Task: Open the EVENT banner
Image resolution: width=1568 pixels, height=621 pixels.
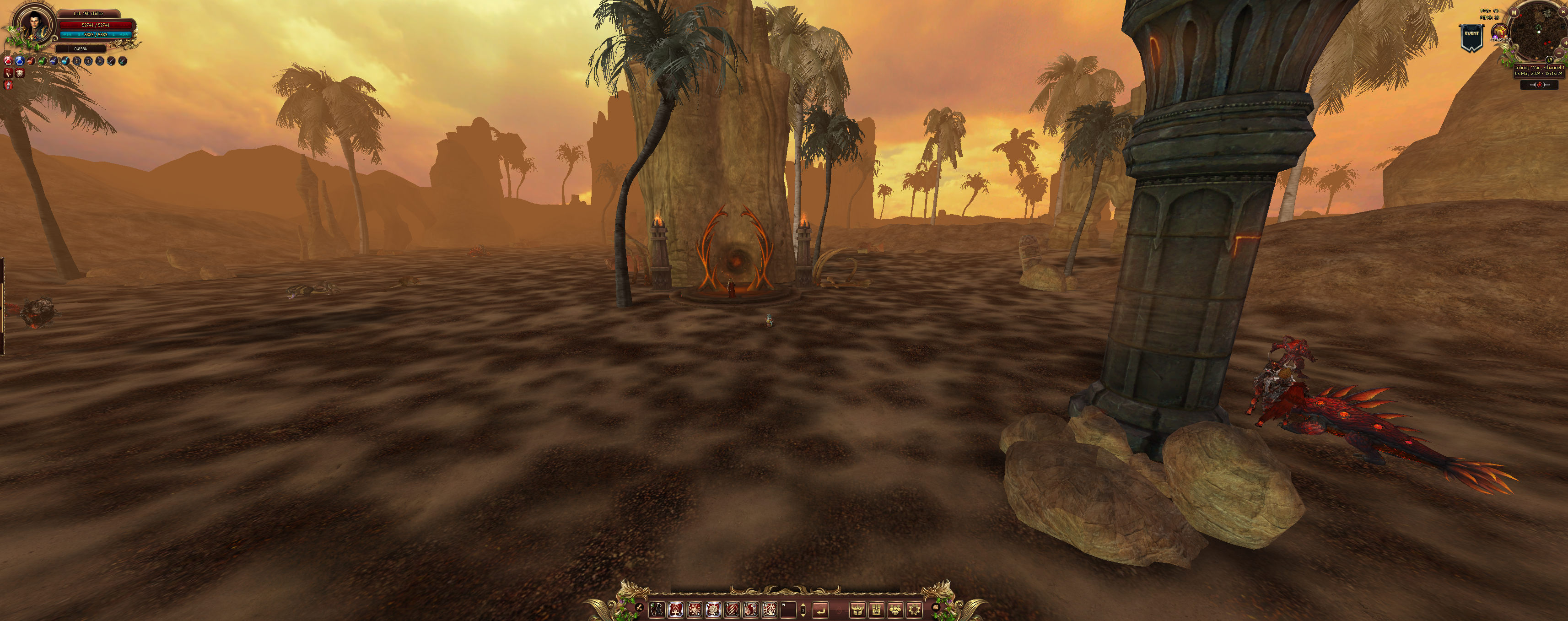Action: [x=1471, y=37]
